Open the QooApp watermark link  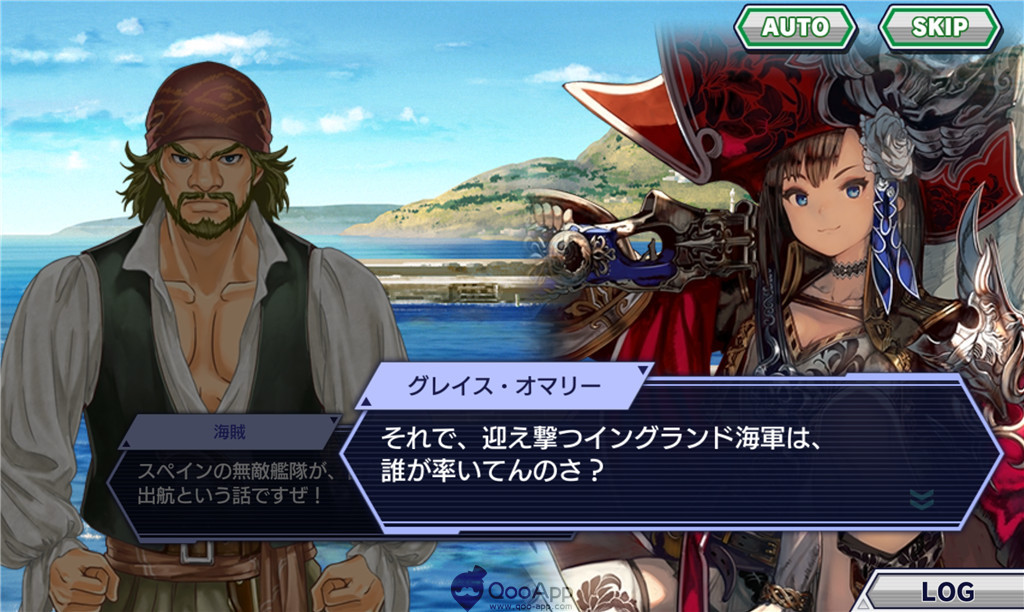coord(515,591)
